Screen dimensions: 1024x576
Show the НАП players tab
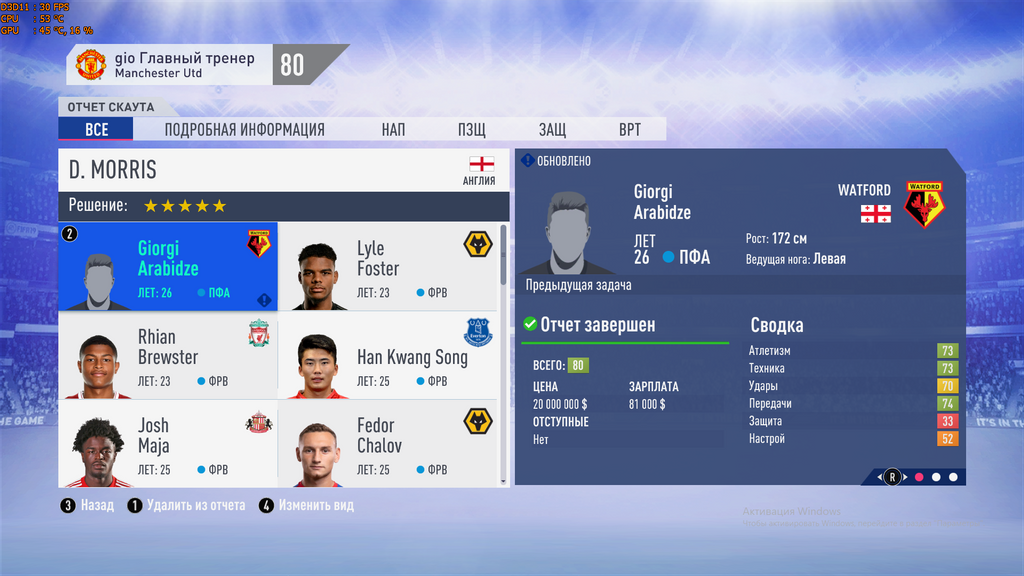click(x=393, y=130)
